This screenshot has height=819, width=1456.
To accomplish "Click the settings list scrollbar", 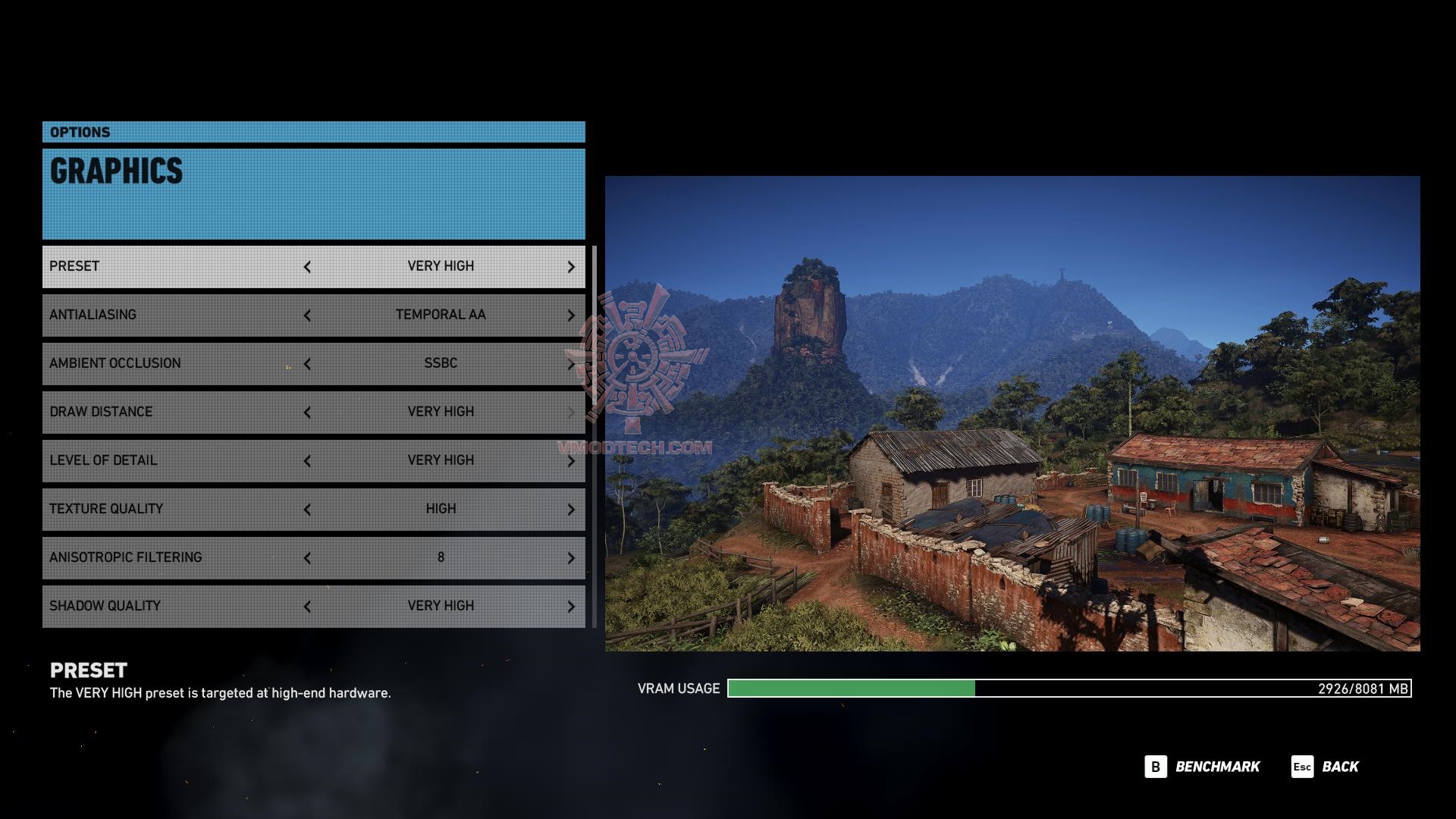I will pyautogui.click(x=595, y=437).
